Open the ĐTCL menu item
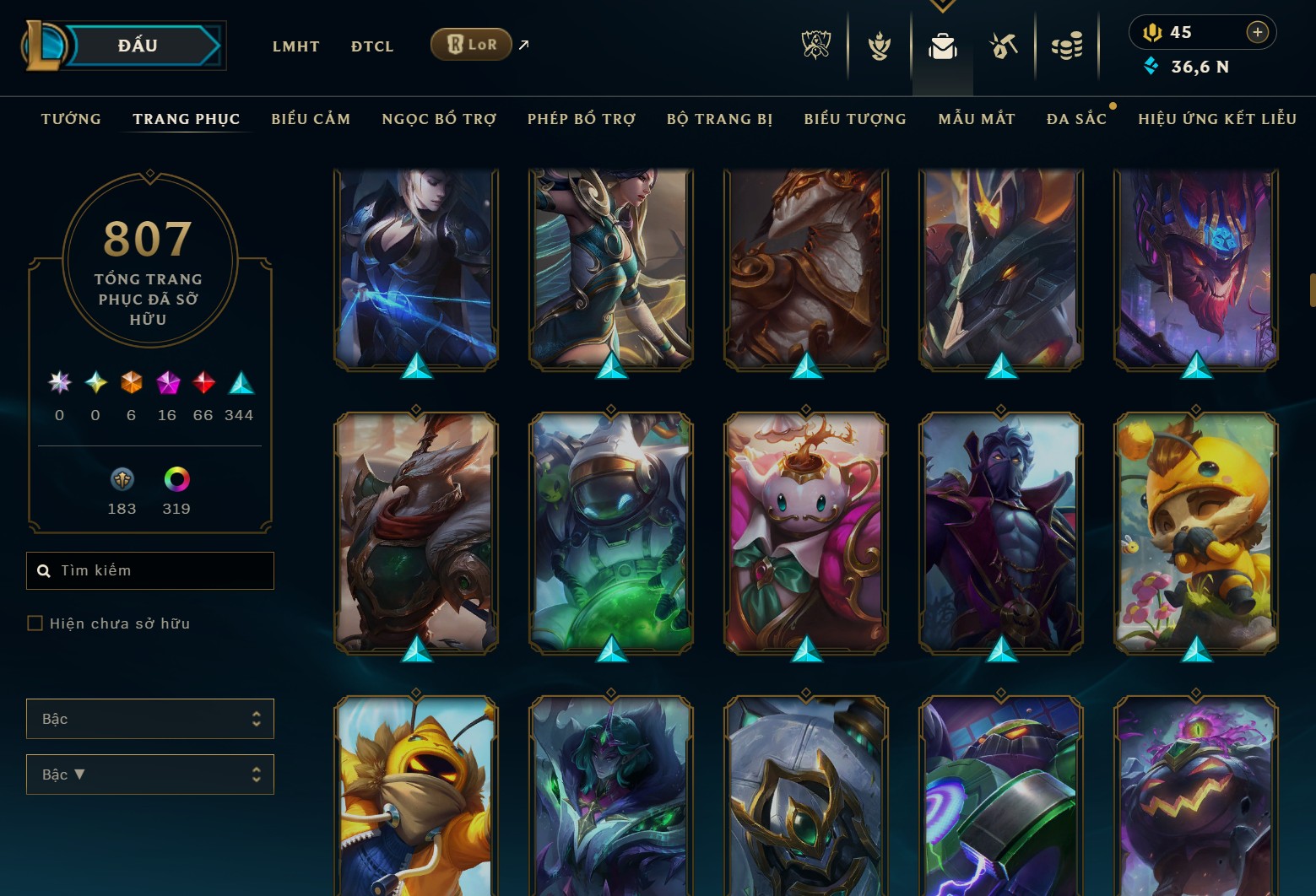 click(x=371, y=46)
